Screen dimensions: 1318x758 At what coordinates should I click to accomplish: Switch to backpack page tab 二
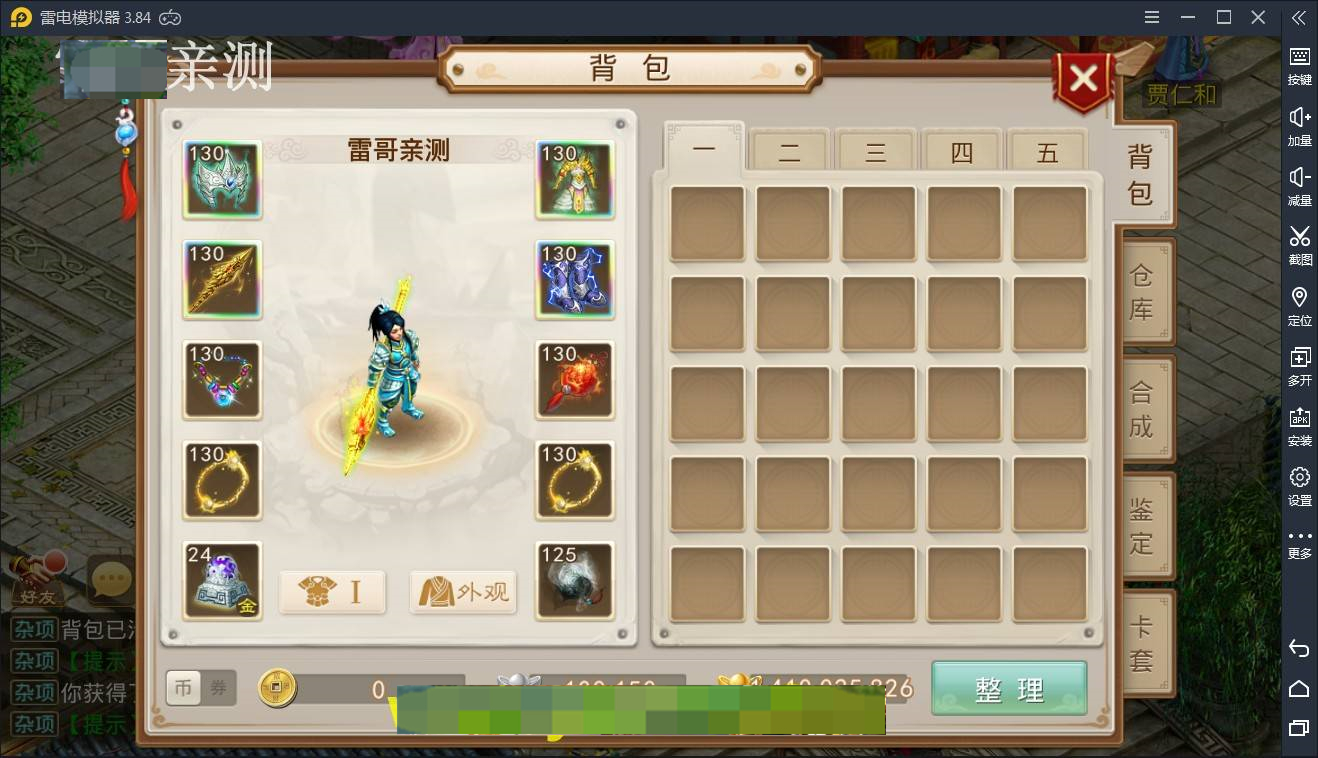tap(789, 150)
